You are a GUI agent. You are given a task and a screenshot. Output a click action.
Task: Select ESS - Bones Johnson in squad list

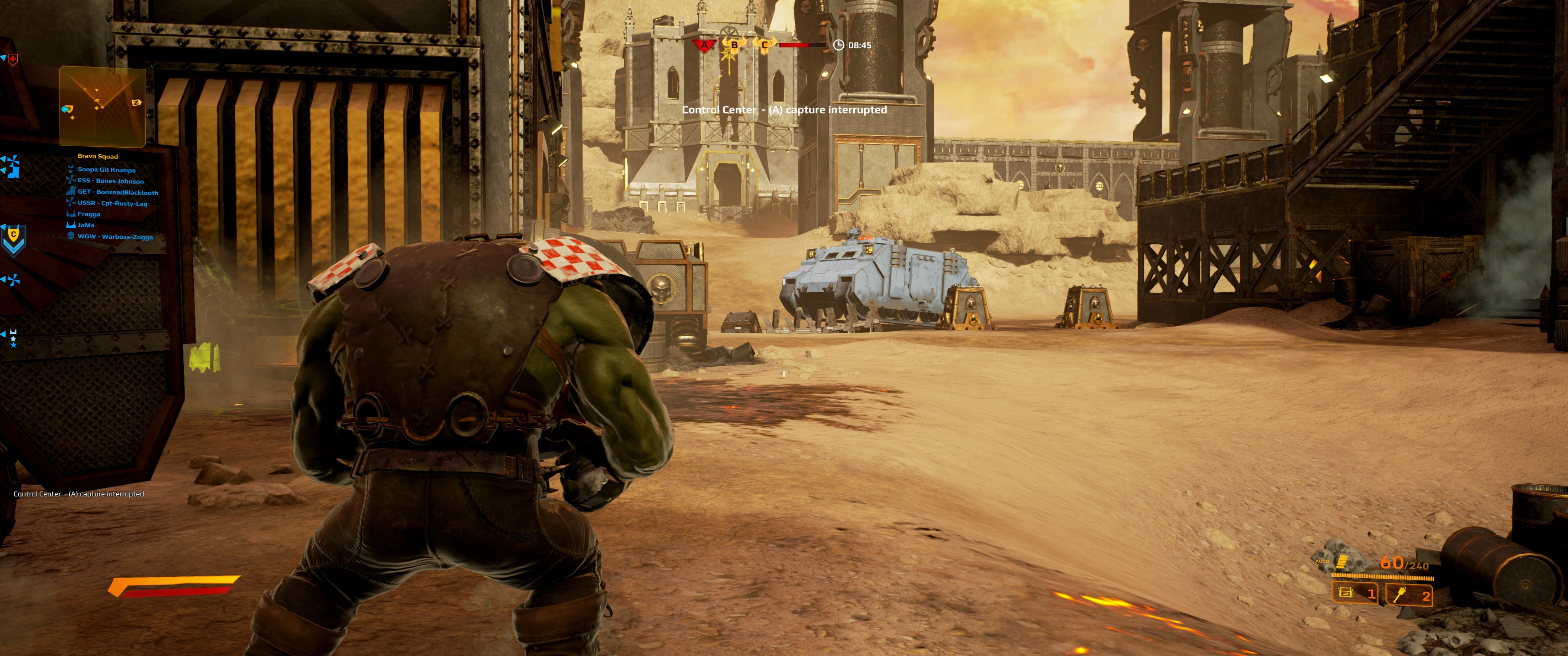pyautogui.click(x=111, y=181)
